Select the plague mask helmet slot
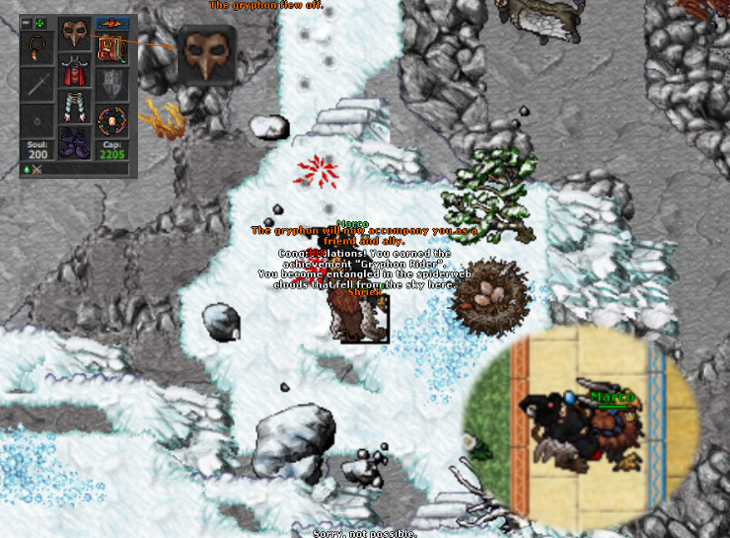This screenshot has height=538, width=730. tap(74, 34)
